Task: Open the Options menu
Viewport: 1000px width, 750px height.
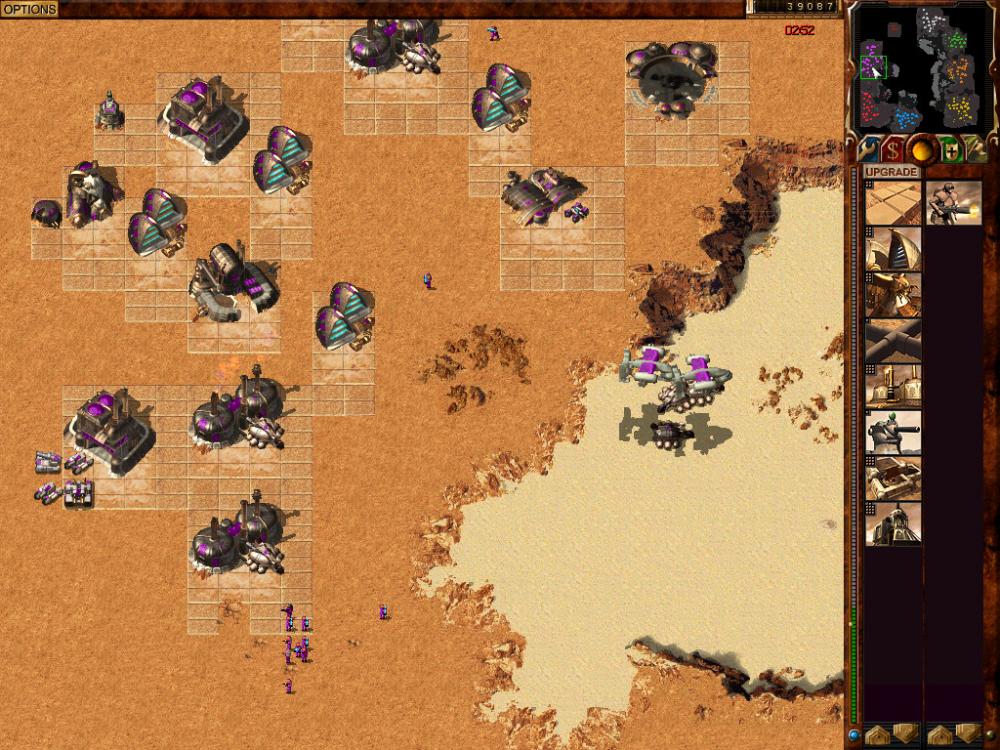Action: pyautogui.click(x=29, y=9)
